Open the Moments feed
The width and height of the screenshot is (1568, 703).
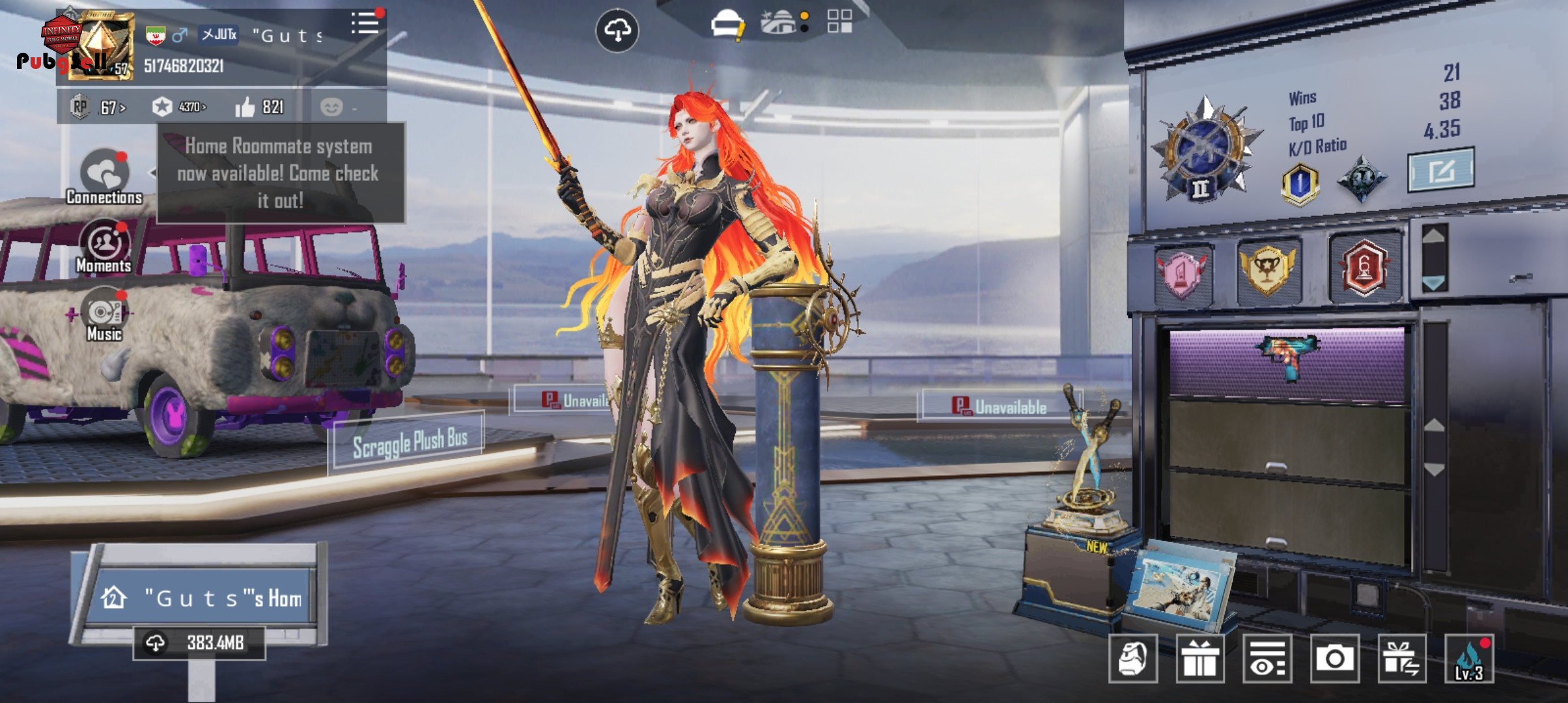(x=104, y=247)
